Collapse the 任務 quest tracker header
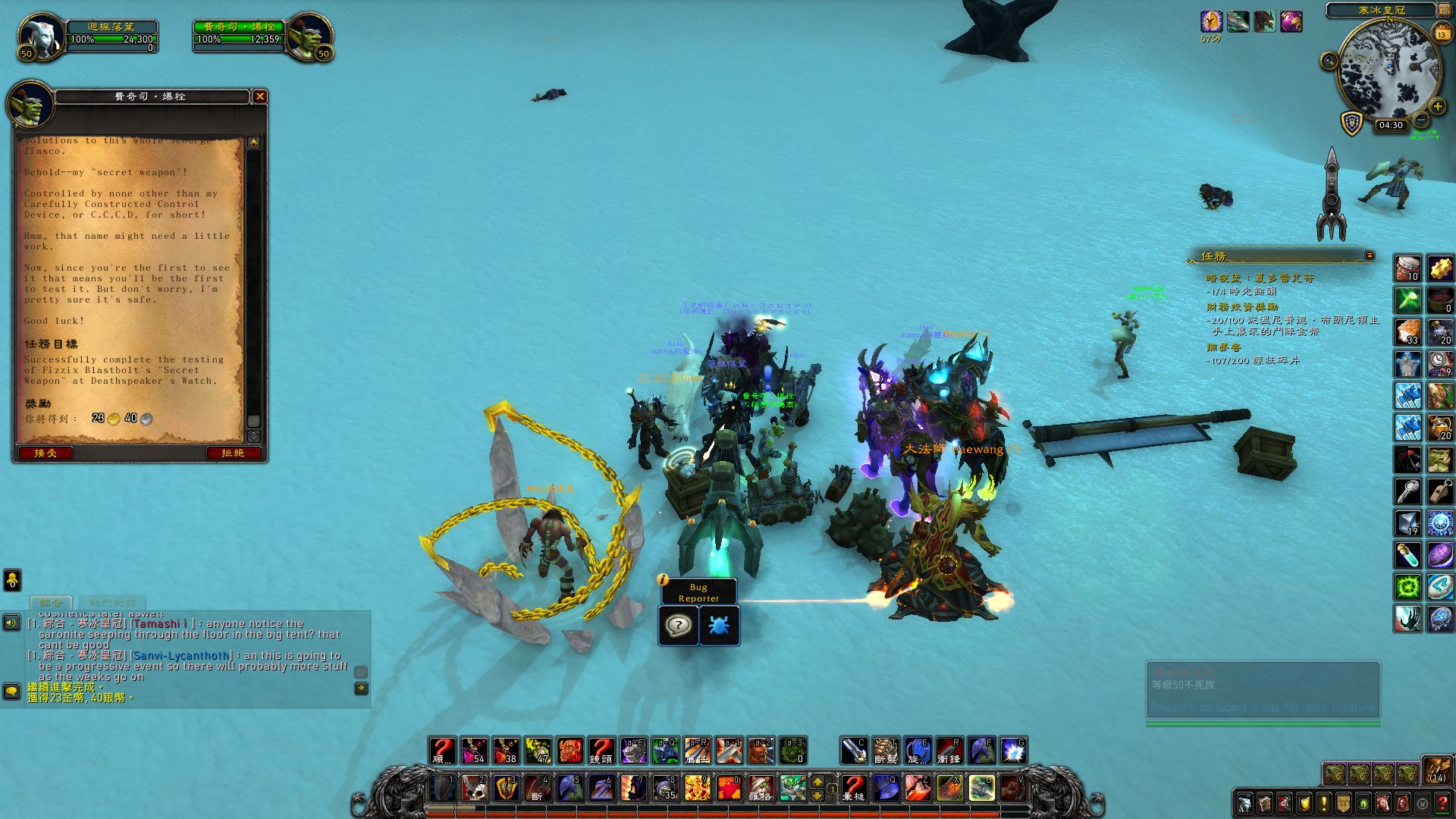The height and width of the screenshot is (819, 1456). [x=1370, y=256]
